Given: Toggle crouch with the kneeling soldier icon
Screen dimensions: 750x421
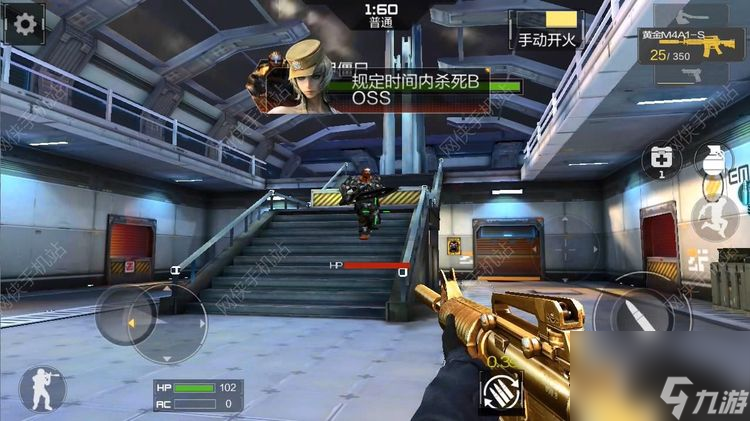Looking at the screenshot, I should [x=42, y=389].
